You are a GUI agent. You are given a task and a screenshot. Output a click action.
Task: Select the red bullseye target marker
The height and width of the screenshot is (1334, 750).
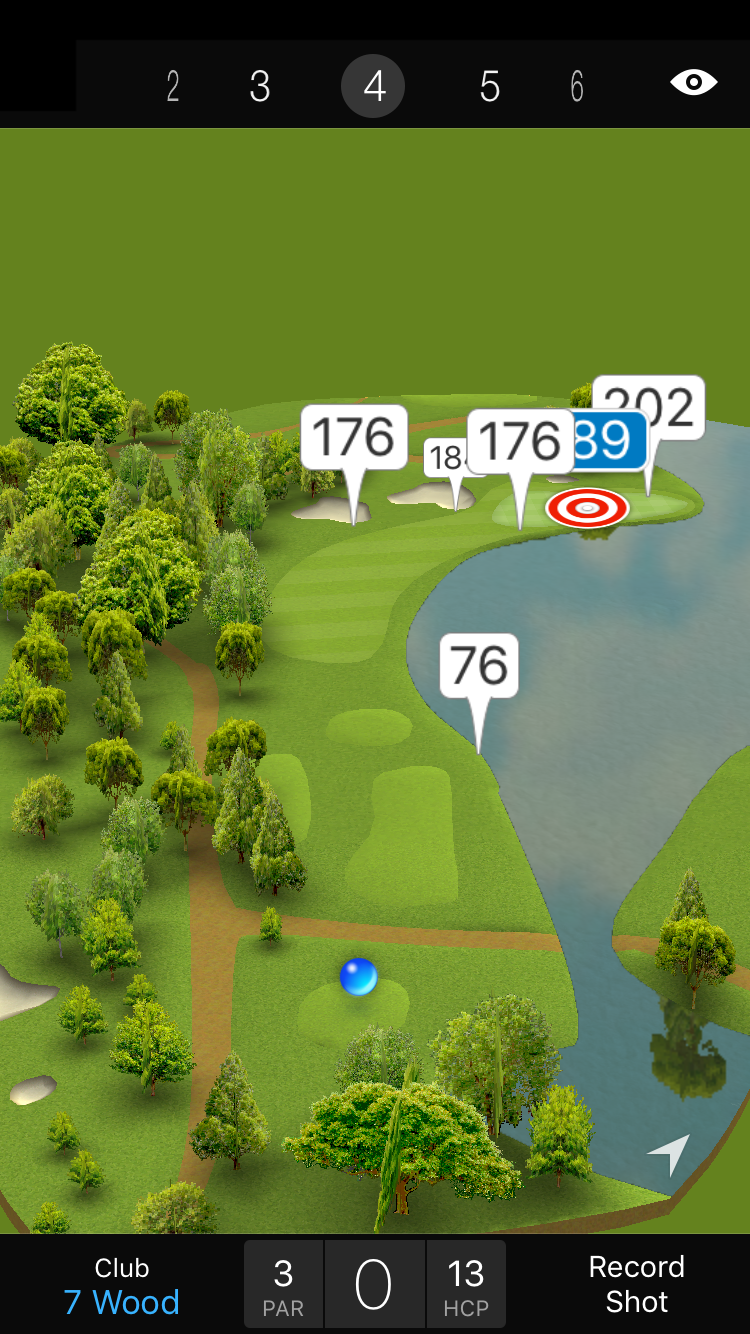point(587,508)
